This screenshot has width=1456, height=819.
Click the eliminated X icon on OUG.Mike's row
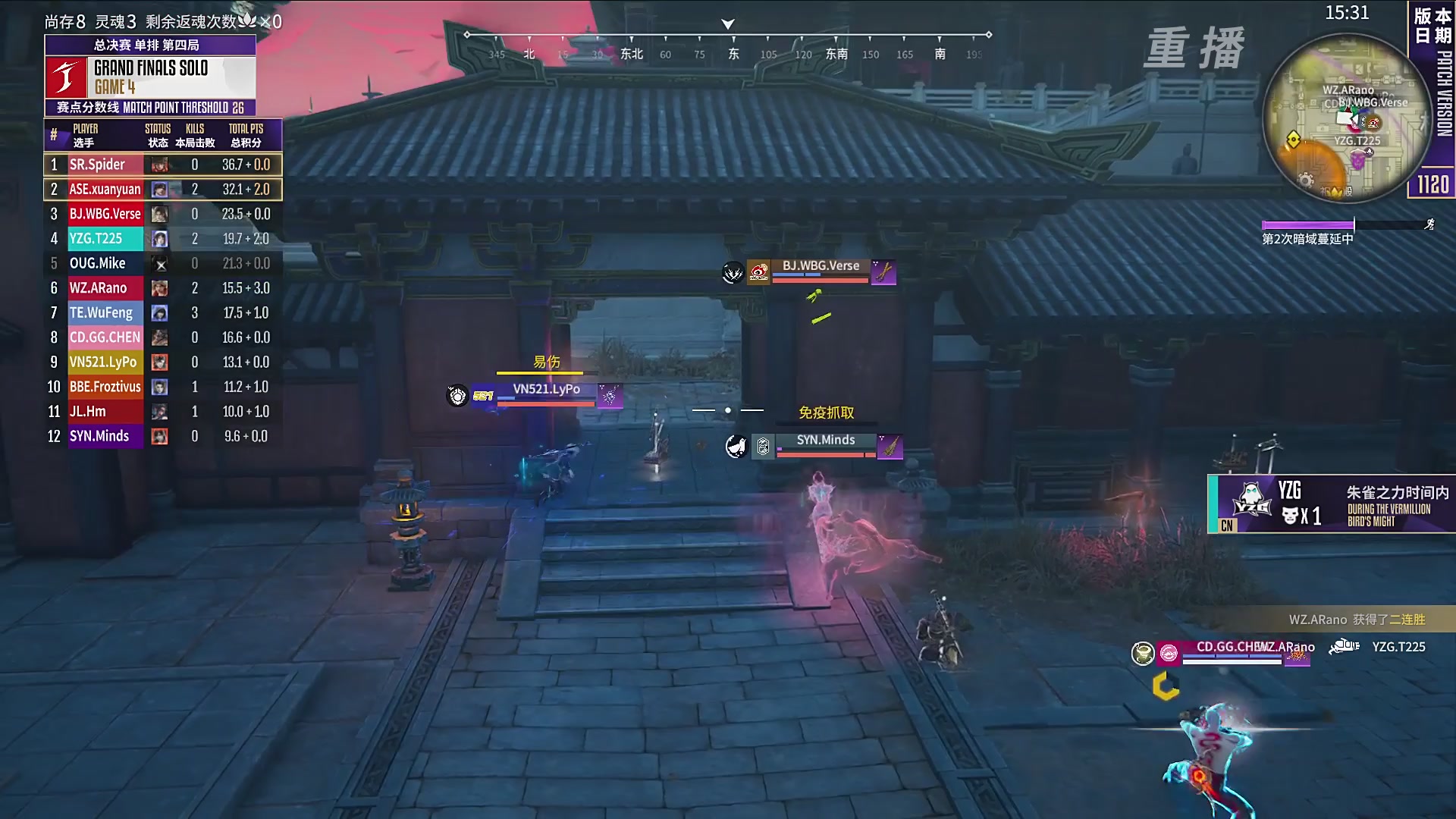(x=159, y=263)
